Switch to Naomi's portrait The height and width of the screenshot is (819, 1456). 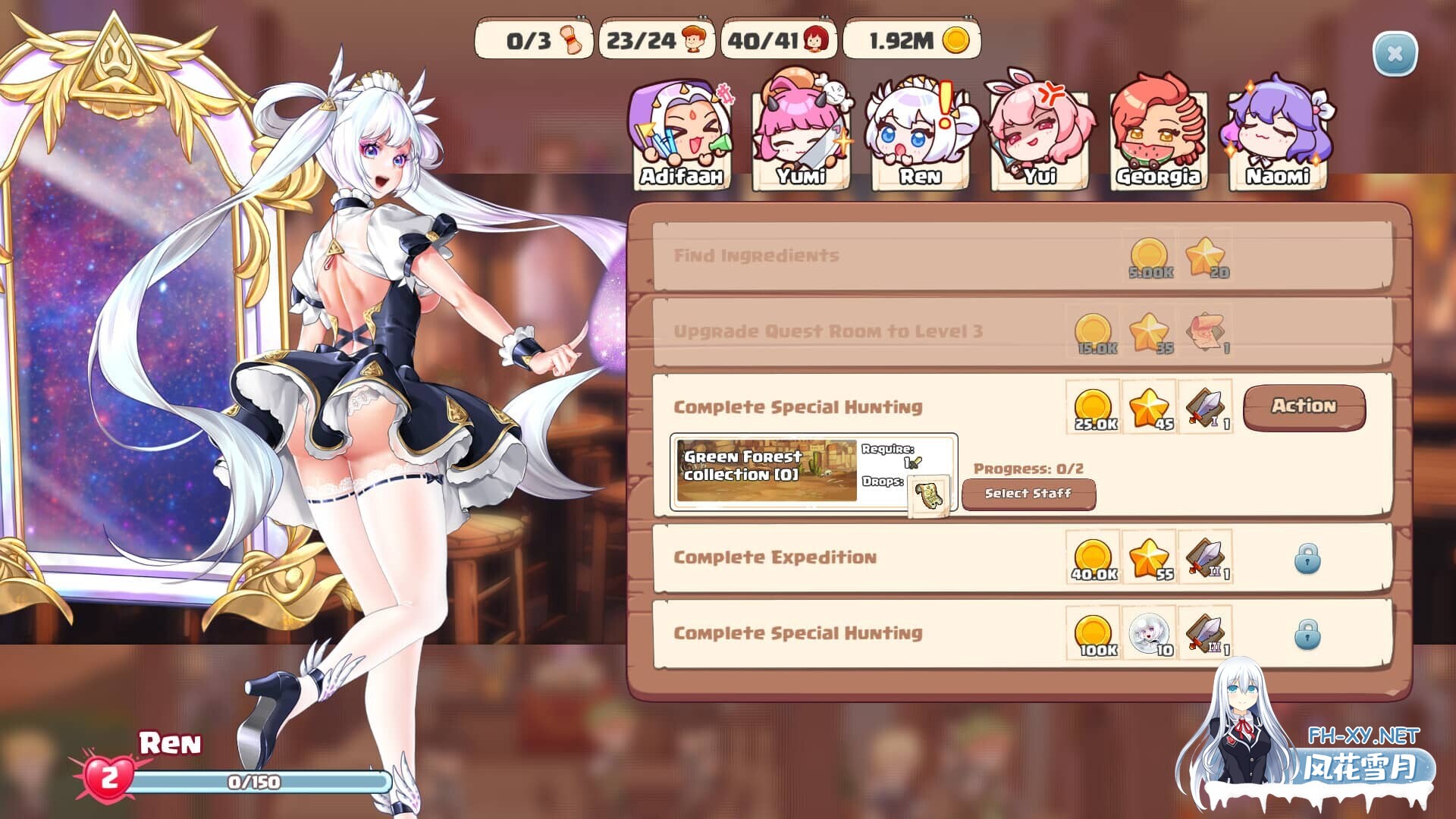click(1278, 136)
